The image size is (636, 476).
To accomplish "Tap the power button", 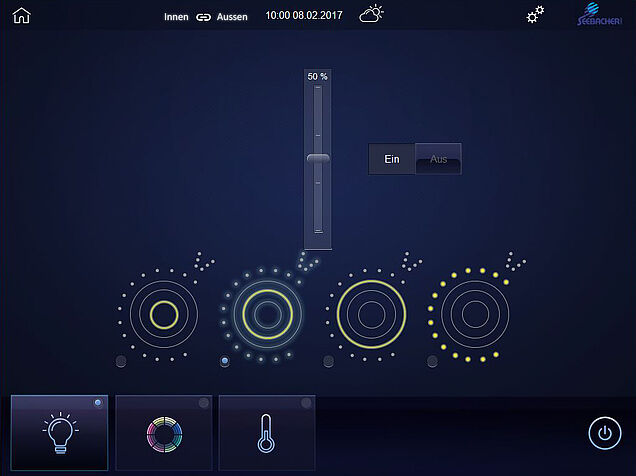I will pos(603,433).
